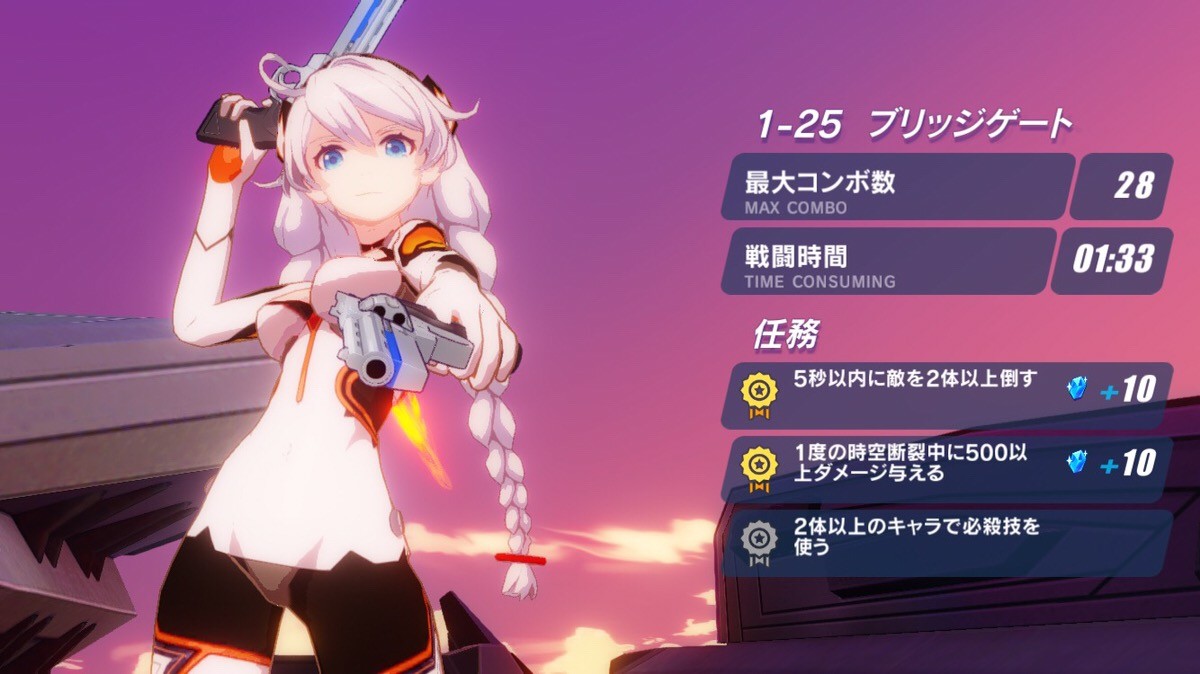Select the mission about defeating 2 enemies within 5 seconds
This screenshot has height=674, width=1200.
click(945, 394)
